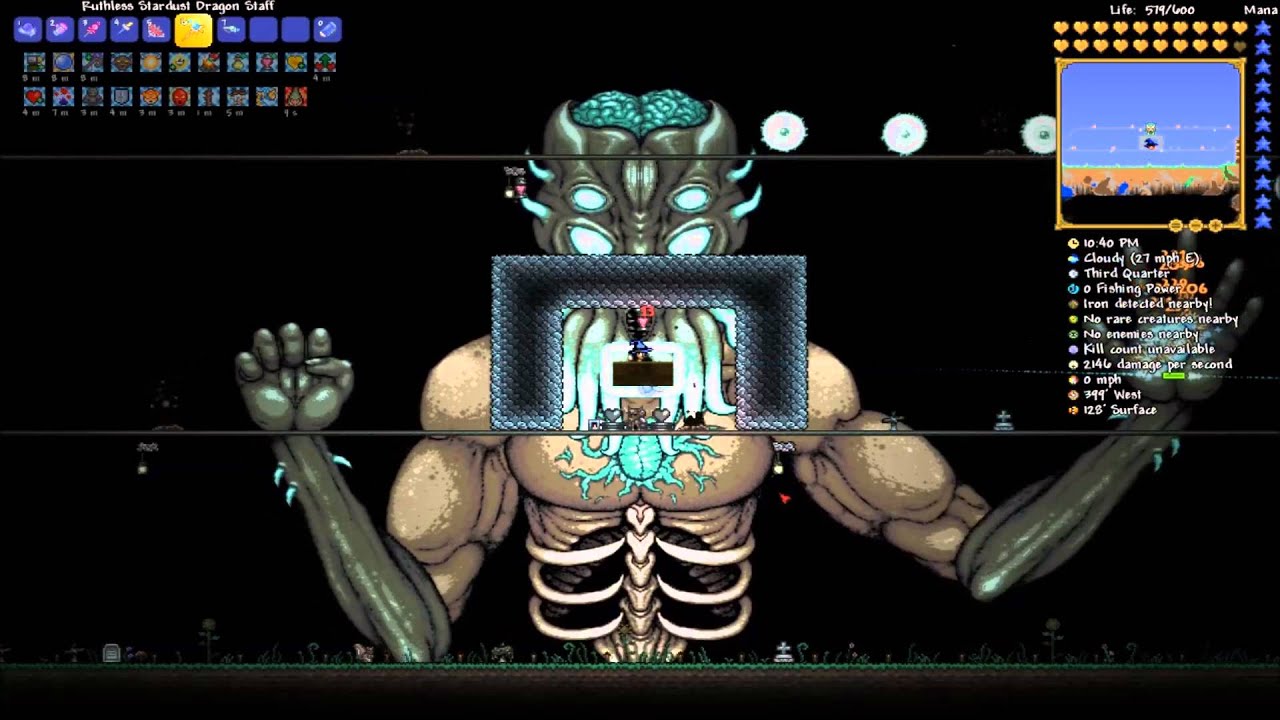Choose the pink staff in slot 3
Image resolution: width=1280 pixels, height=720 pixels.
click(x=92, y=30)
